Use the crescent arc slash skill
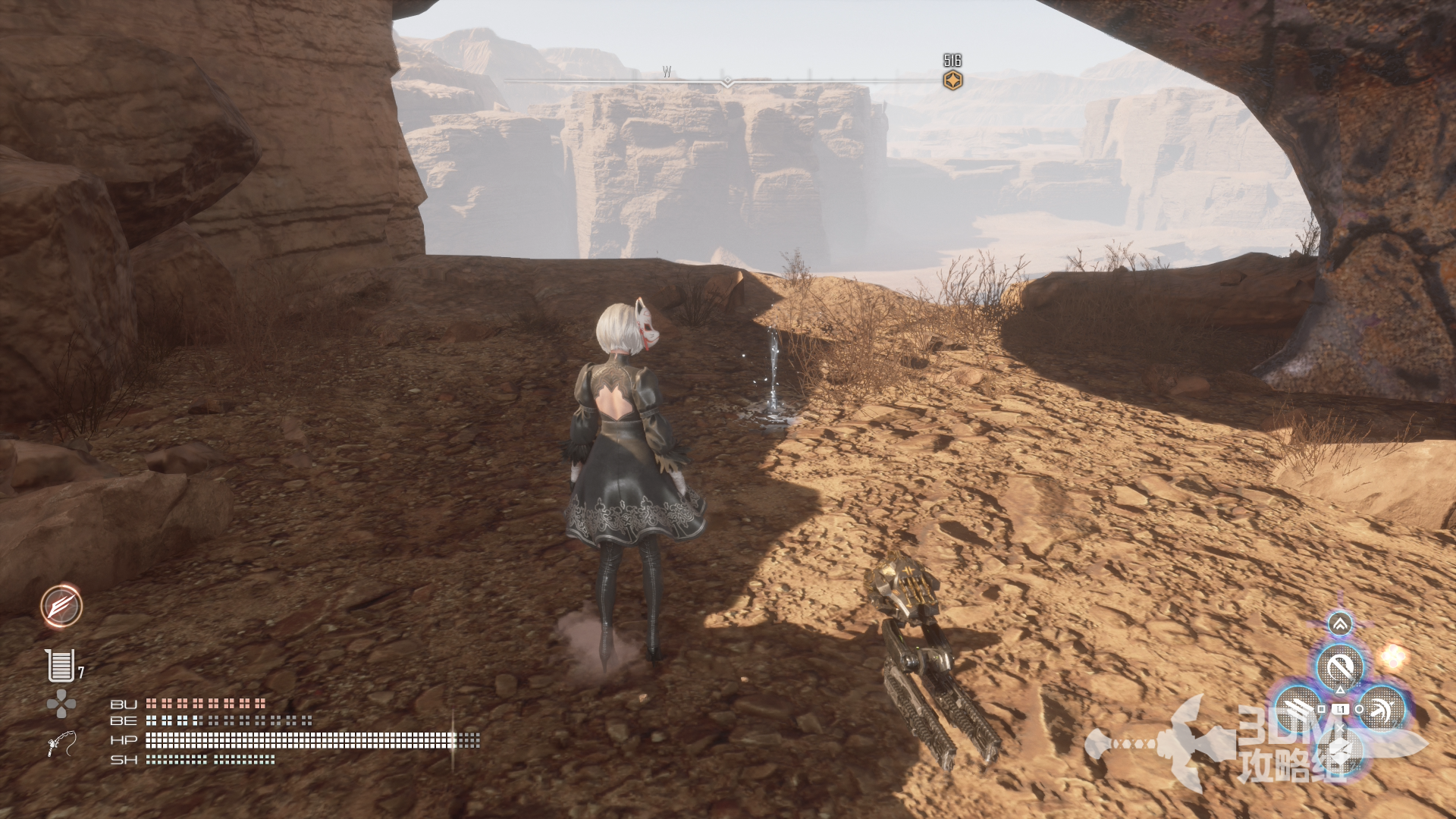Image resolution: width=1456 pixels, height=819 pixels. tap(1382, 709)
